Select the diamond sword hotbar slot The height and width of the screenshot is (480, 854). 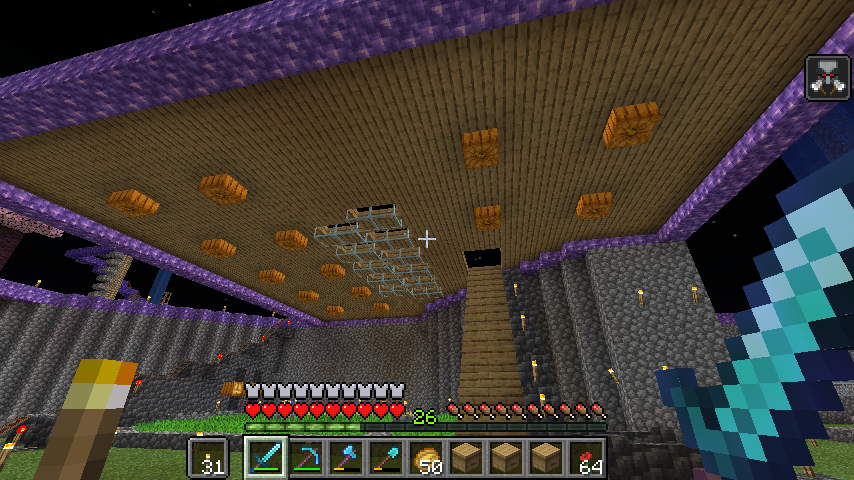pyautogui.click(x=266, y=457)
